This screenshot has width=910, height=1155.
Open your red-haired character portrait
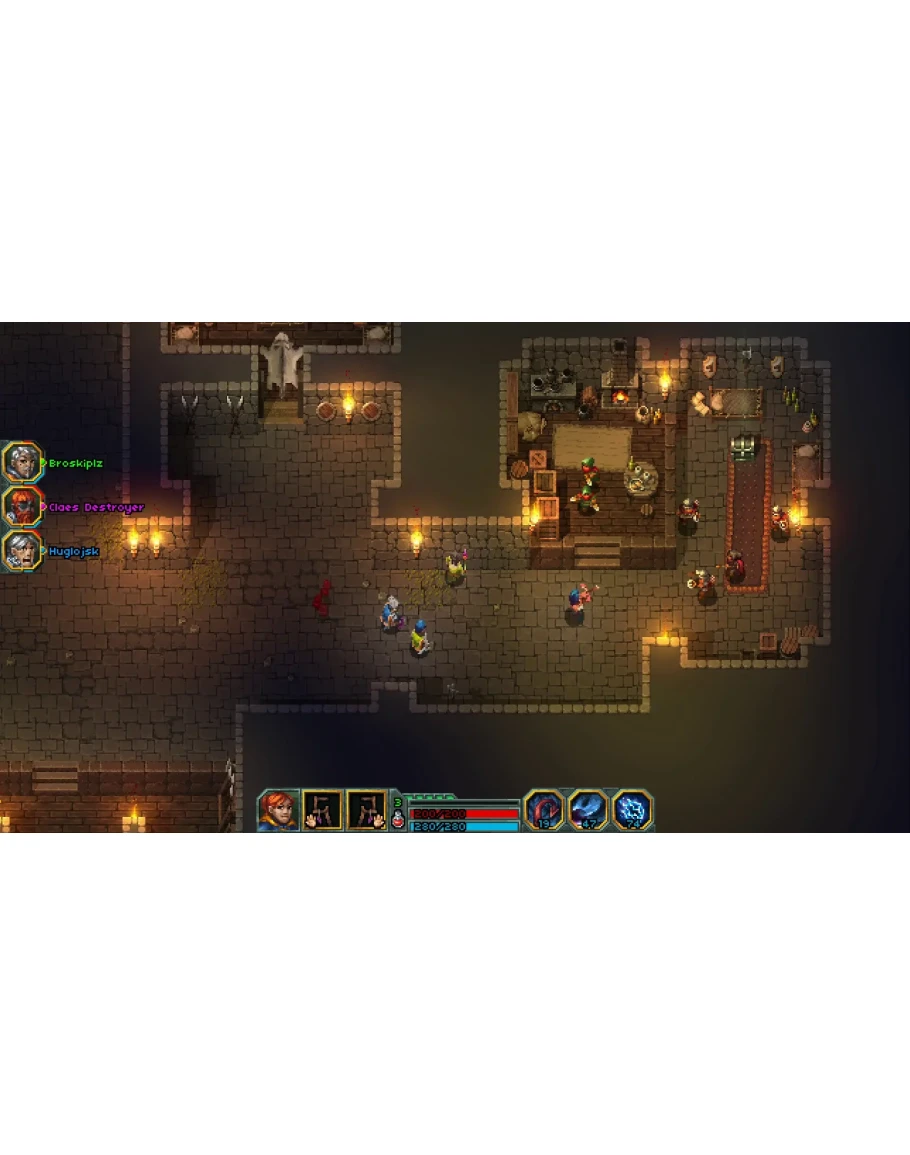click(278, 810)
